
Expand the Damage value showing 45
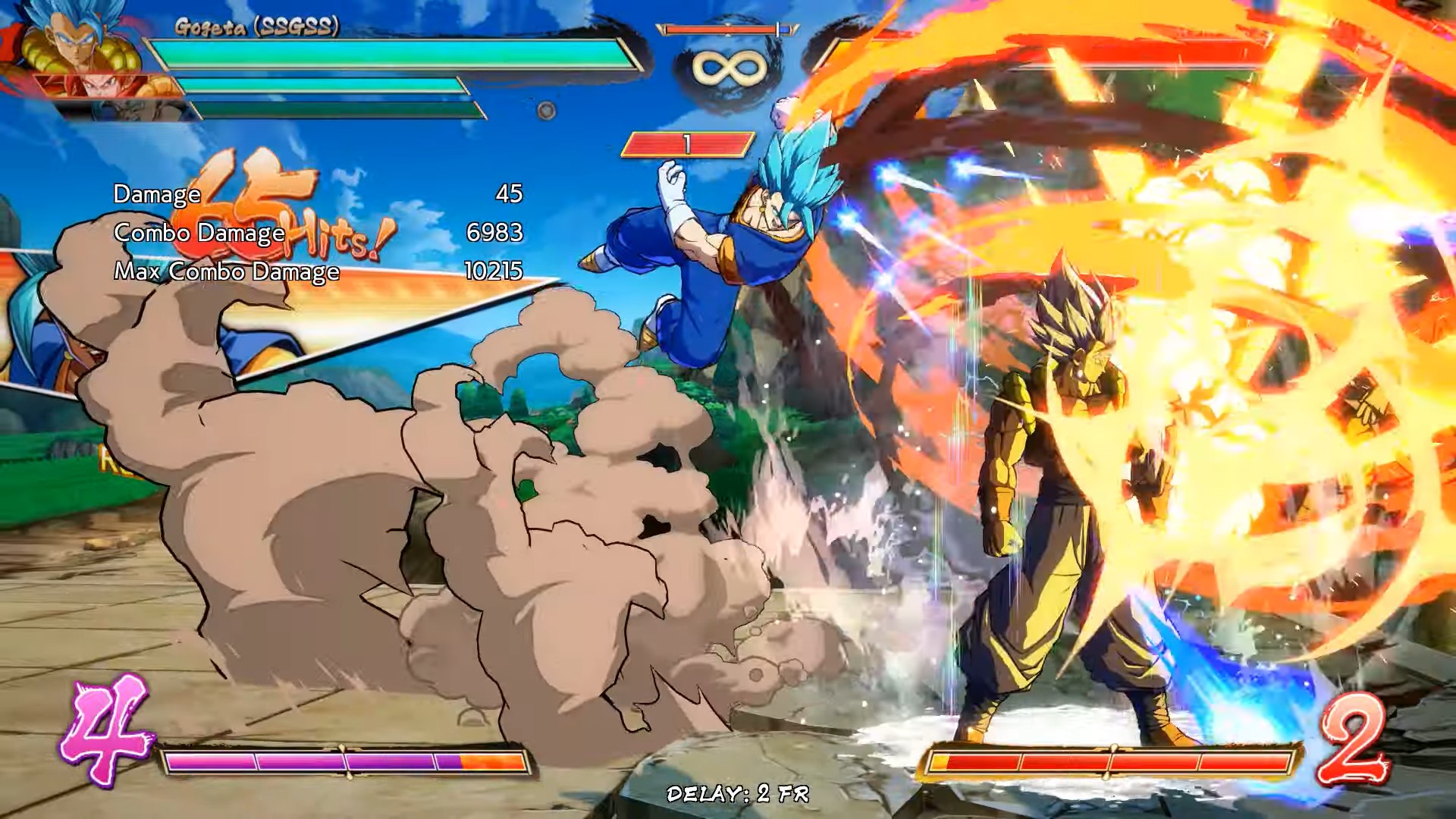pos(508,195)
